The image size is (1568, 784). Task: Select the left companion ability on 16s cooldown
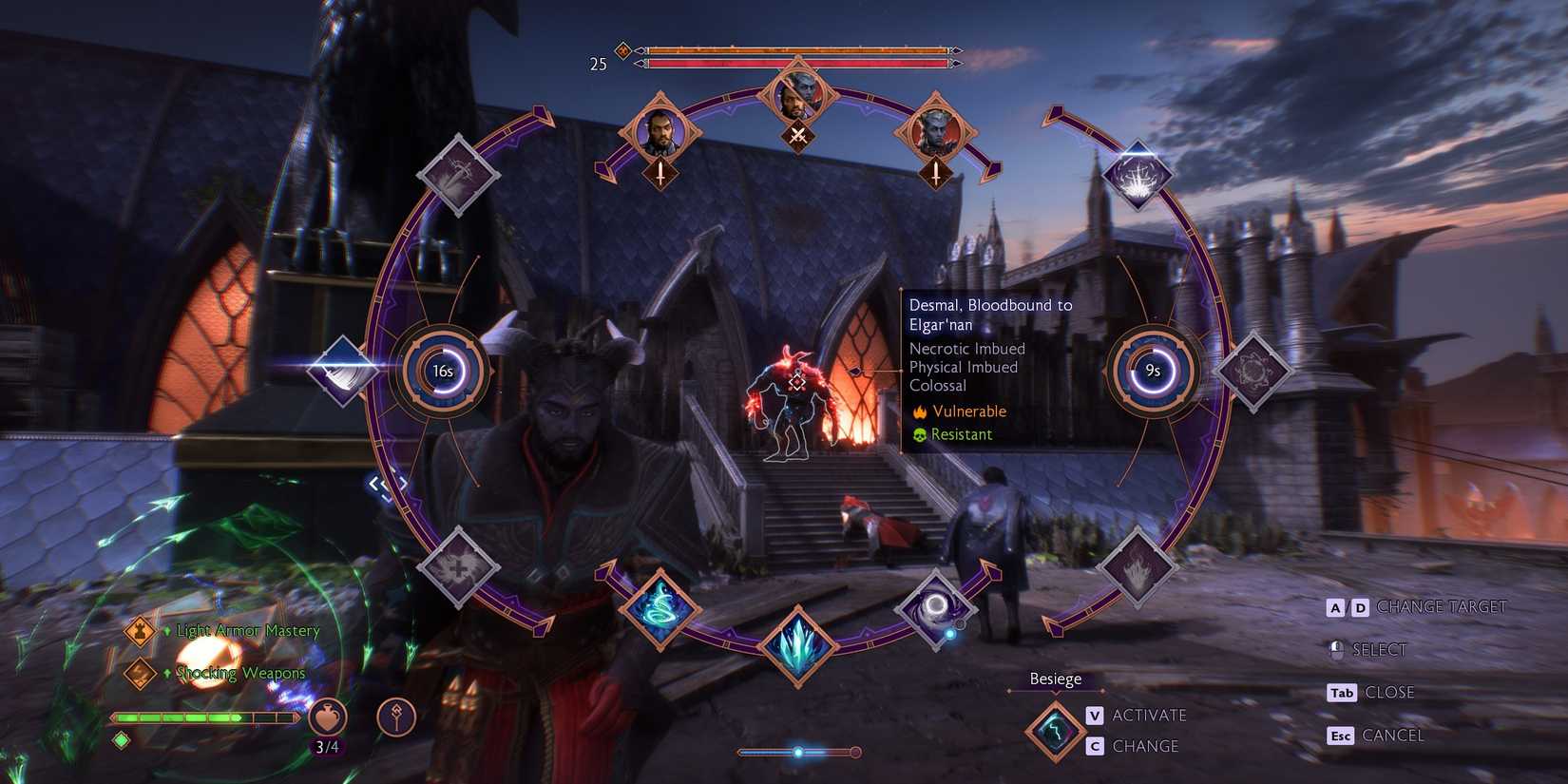click(x=443, y=372)
